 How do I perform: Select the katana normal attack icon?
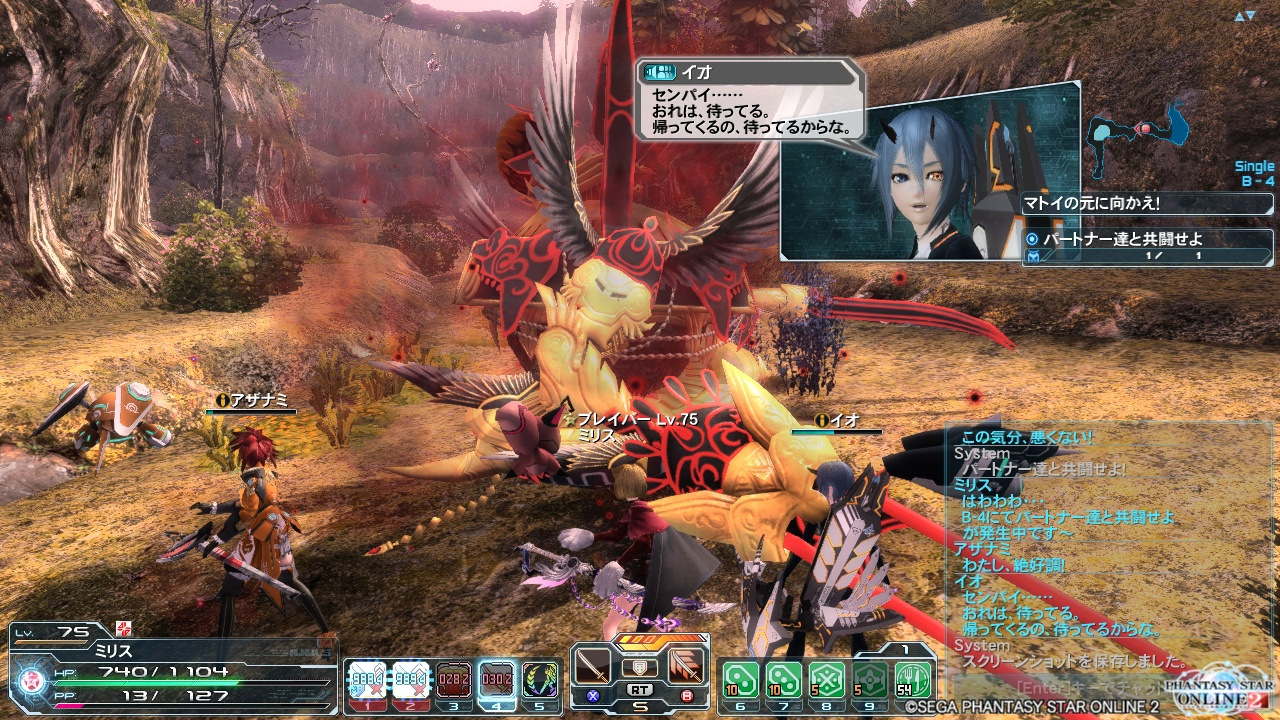tap(592, 665)
